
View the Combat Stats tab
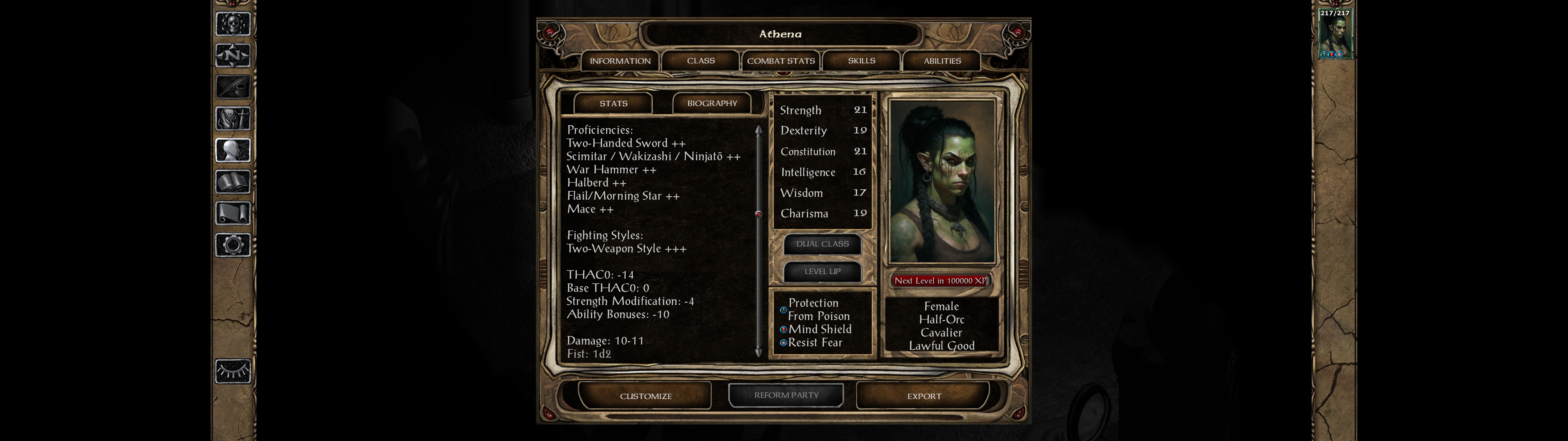click(781, 61)
